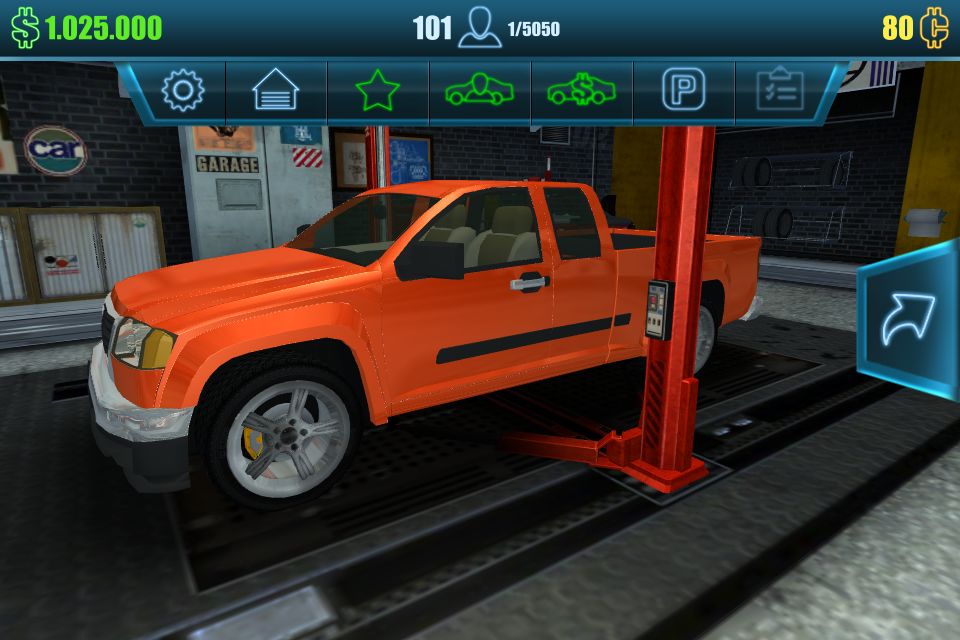This screenshot has width=960, height=640.
Task: Go to the garage home icon
Action: [x=276, y=91]
